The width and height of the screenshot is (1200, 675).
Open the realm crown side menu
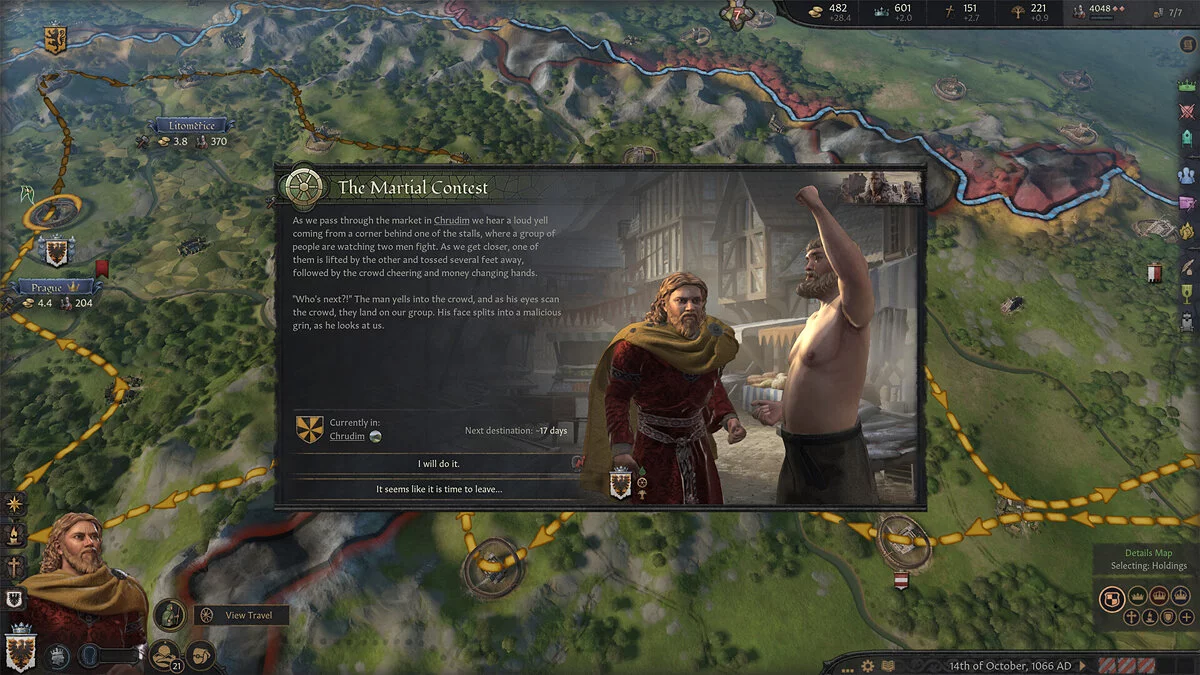tap(1187, 87)
